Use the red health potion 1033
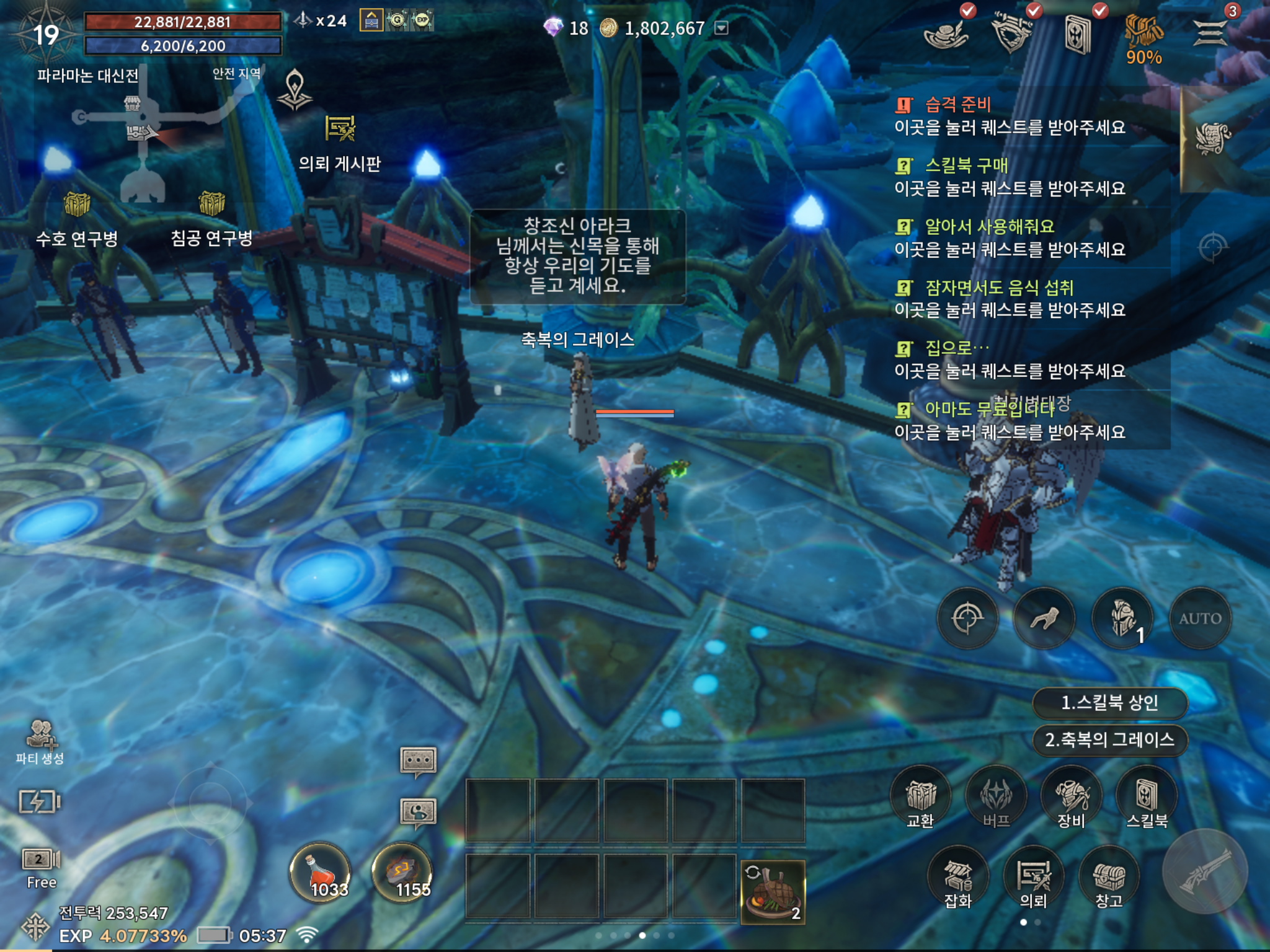This screenshot has width=1270, height=952. pyautogui.click(x=321, y=873)
